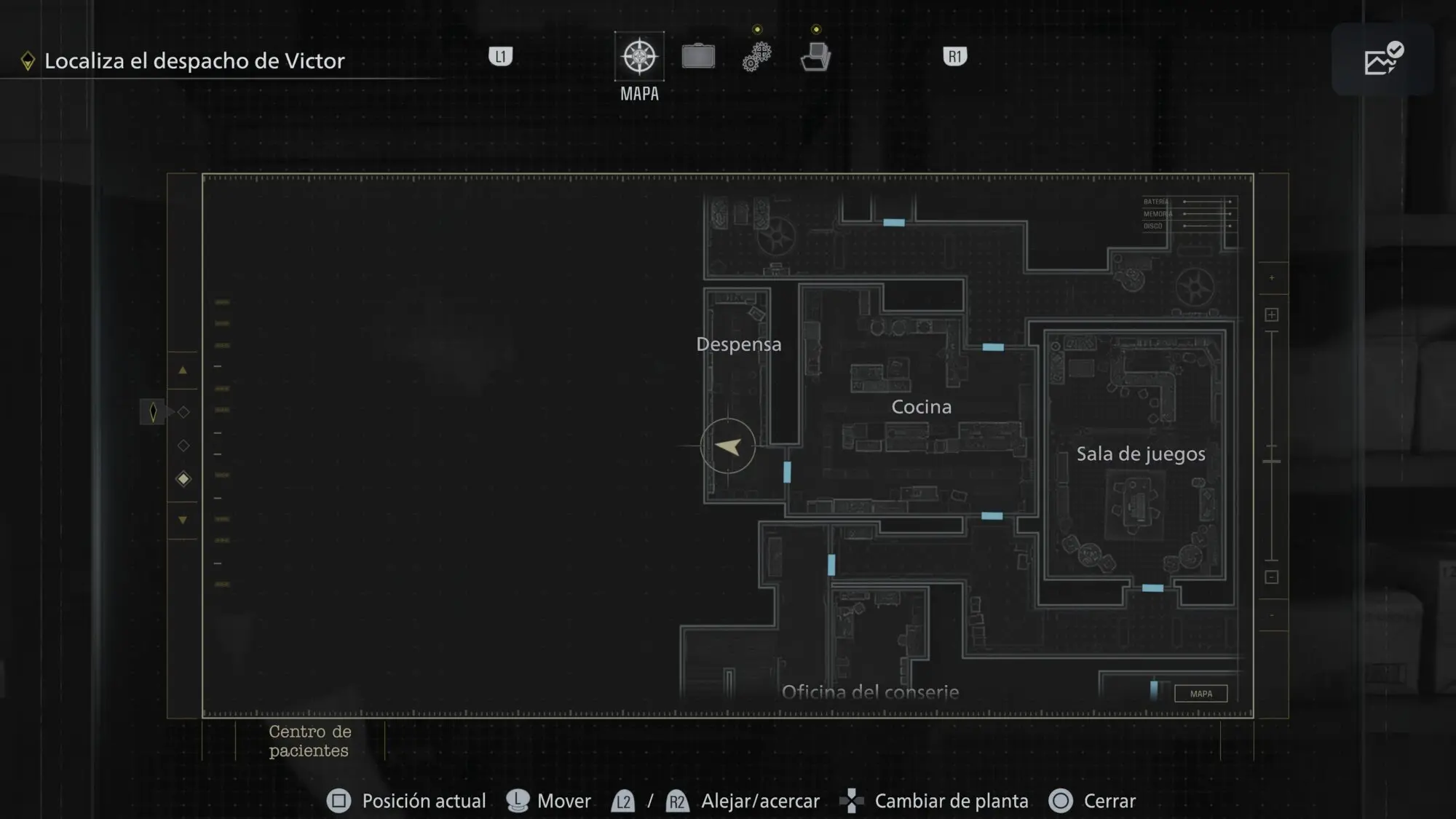Switch to the gears tab
Viewport: 1456px width, 819px height.
[756, 56]
